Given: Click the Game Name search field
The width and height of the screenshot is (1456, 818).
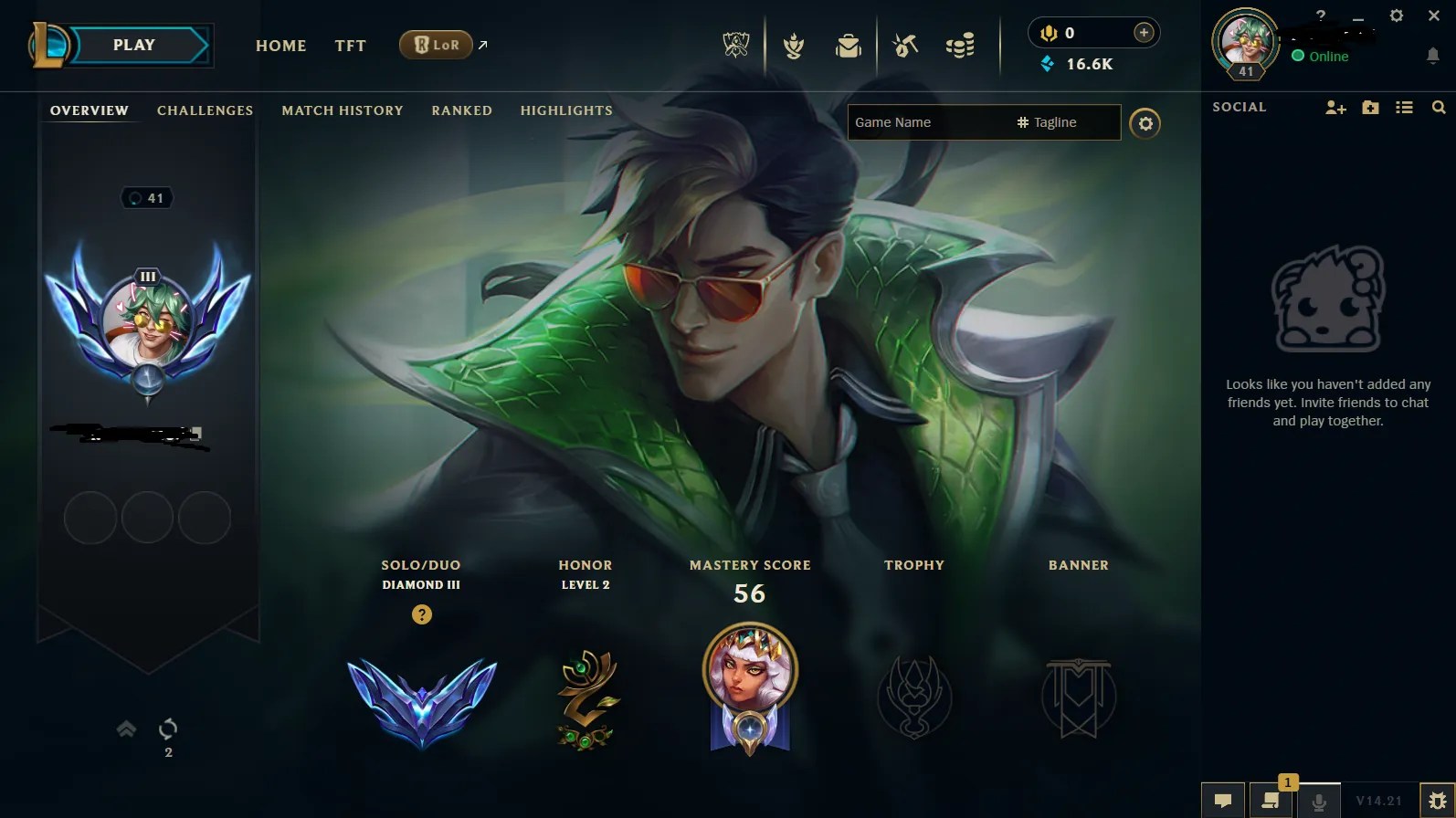Looking at the screenshot, I should 923,122.
